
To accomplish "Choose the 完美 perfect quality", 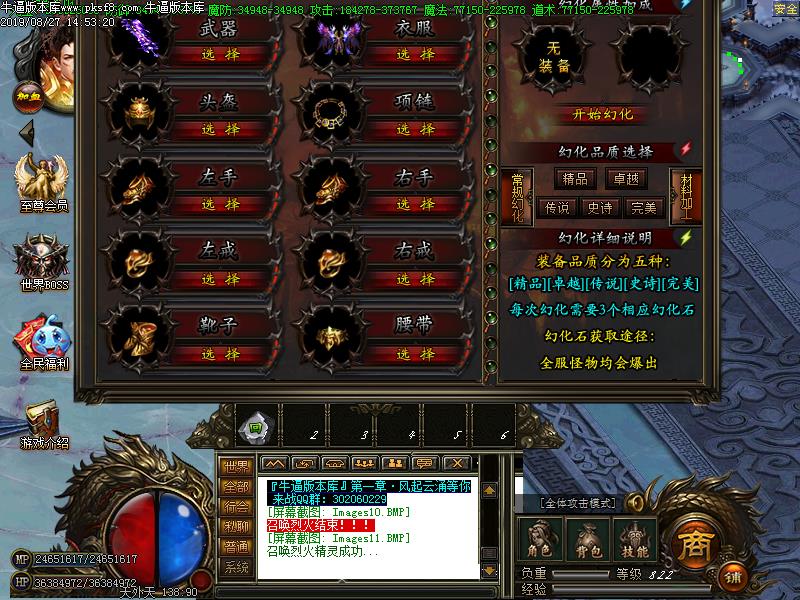I will (x=644, y=208).
